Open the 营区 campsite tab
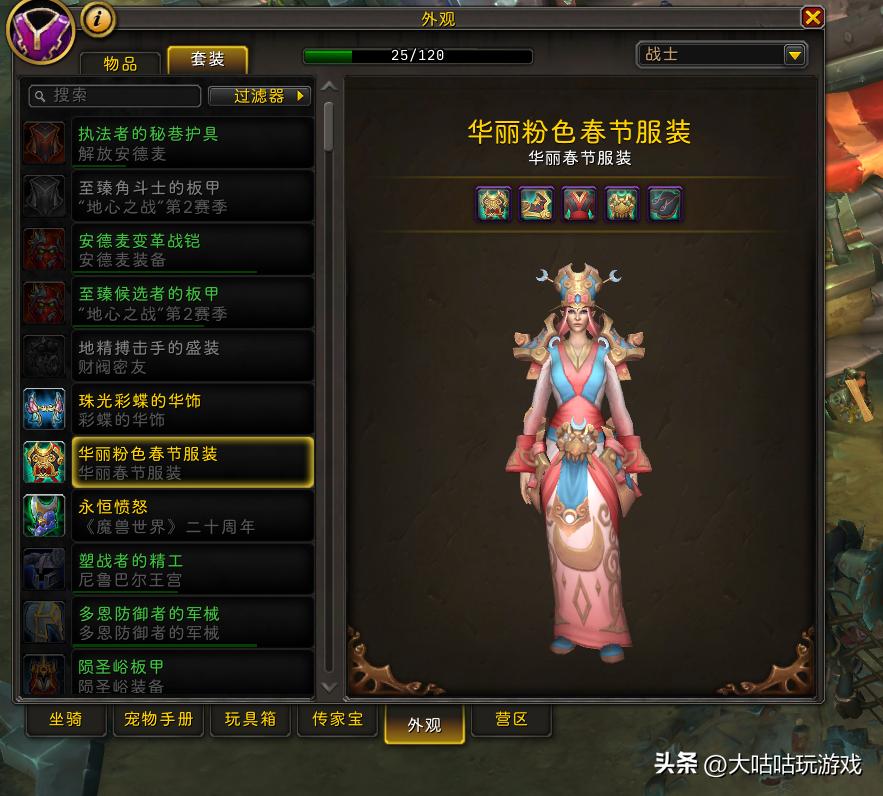Screen dimensions: 883x796 (511, 720)
